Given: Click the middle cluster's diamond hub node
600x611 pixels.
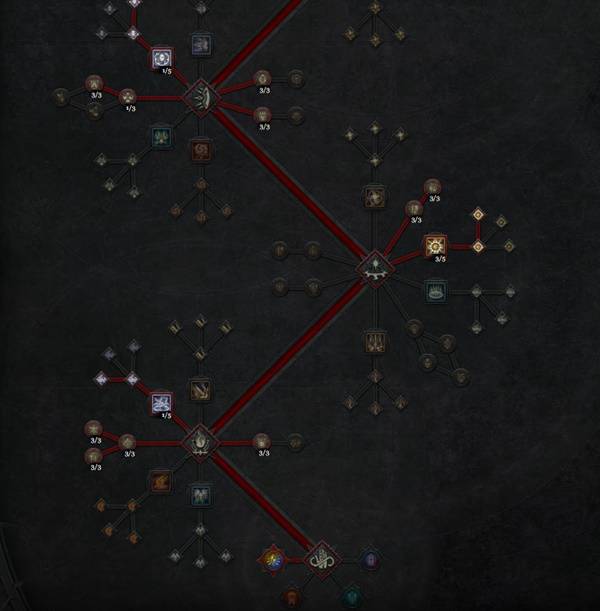Looking at the screenshot, I should pyautogui.click(x=373, y=267).
